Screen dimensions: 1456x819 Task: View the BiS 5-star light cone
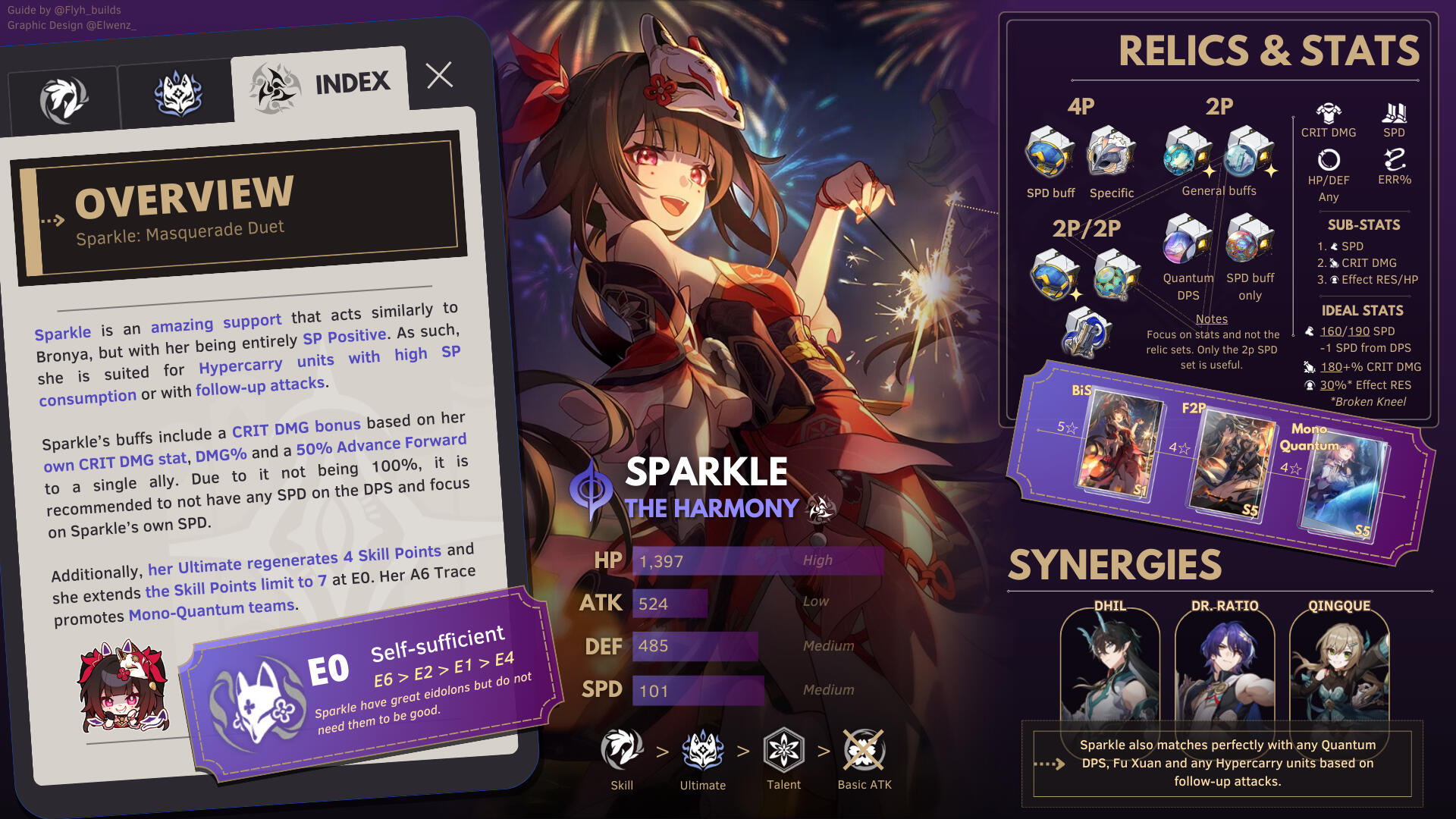click(x=1119, y=444)
